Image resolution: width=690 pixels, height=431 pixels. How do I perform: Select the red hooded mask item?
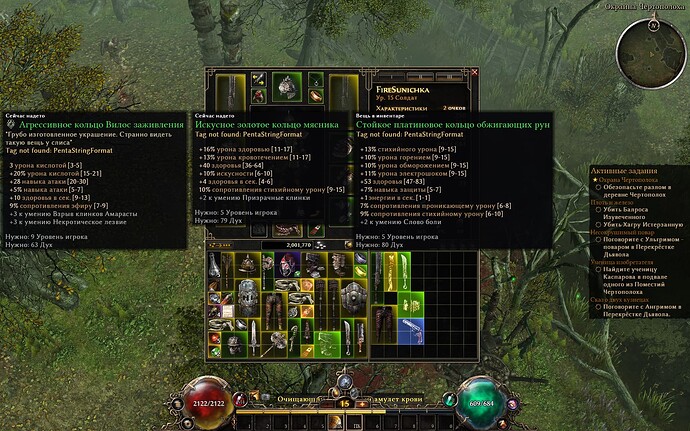288,263
